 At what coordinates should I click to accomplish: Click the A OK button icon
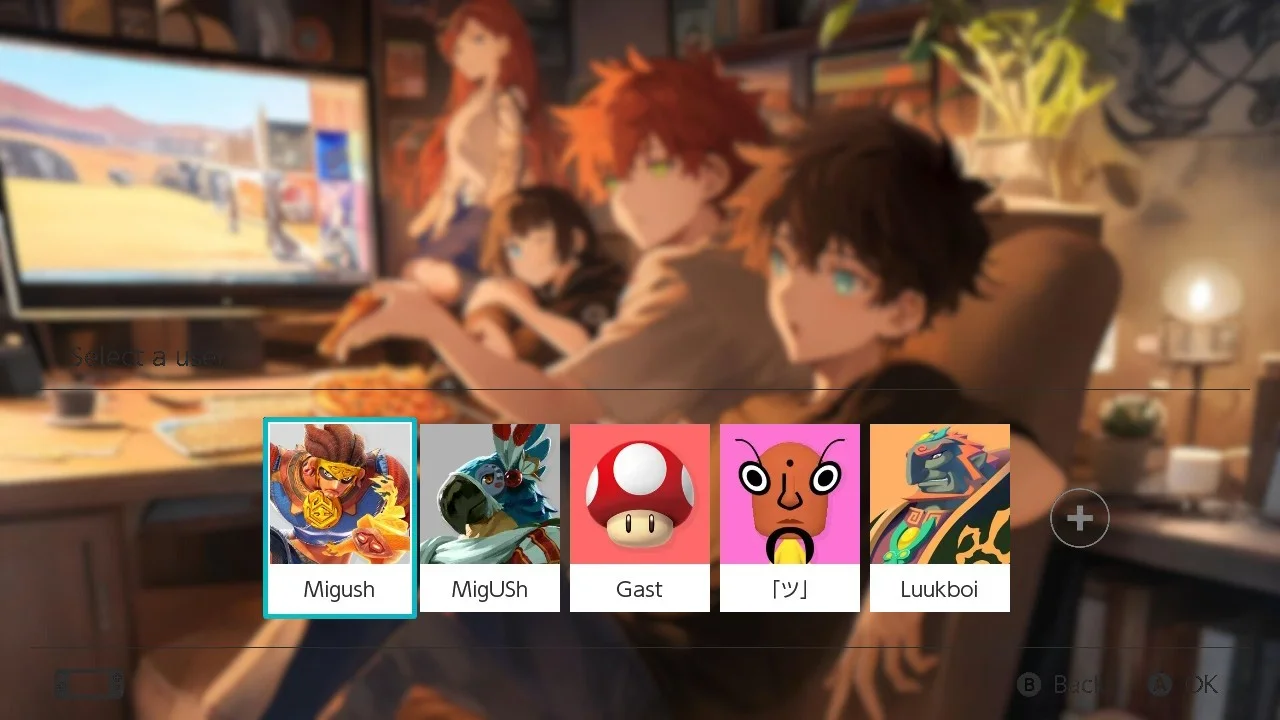click(1160, 685)
